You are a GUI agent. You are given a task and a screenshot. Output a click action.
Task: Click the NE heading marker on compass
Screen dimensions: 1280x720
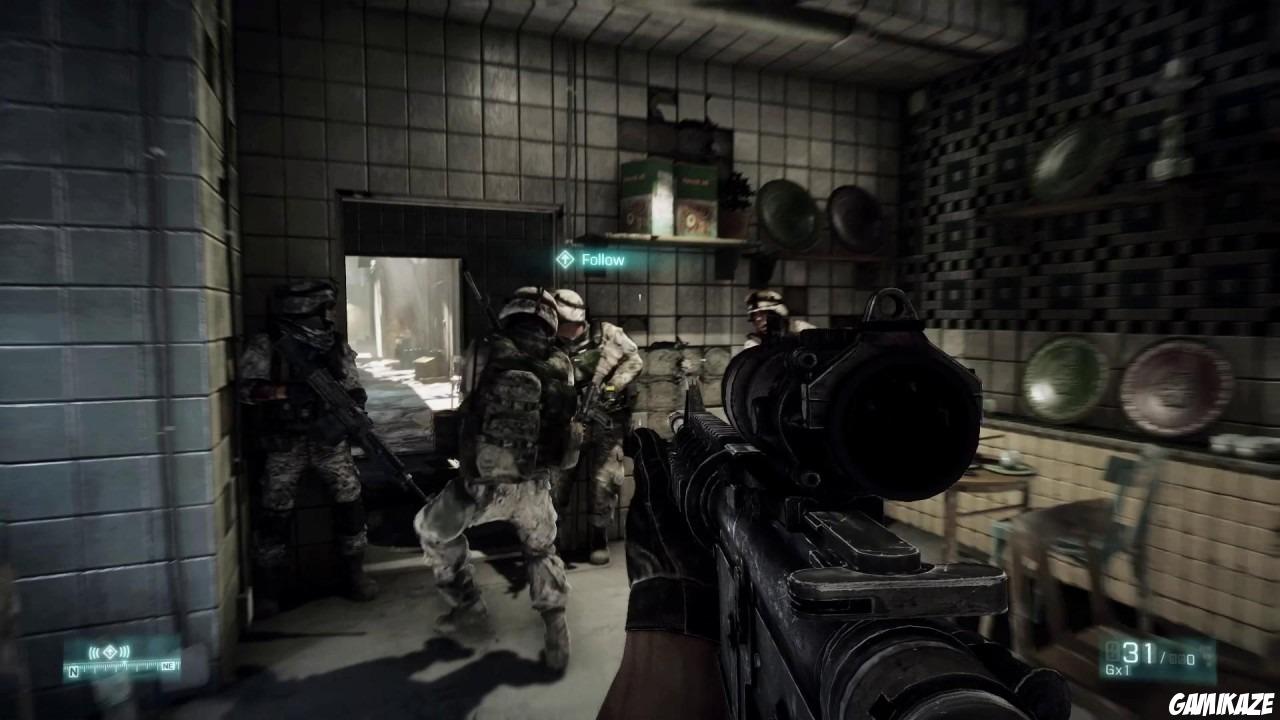(x=169, y=666)
